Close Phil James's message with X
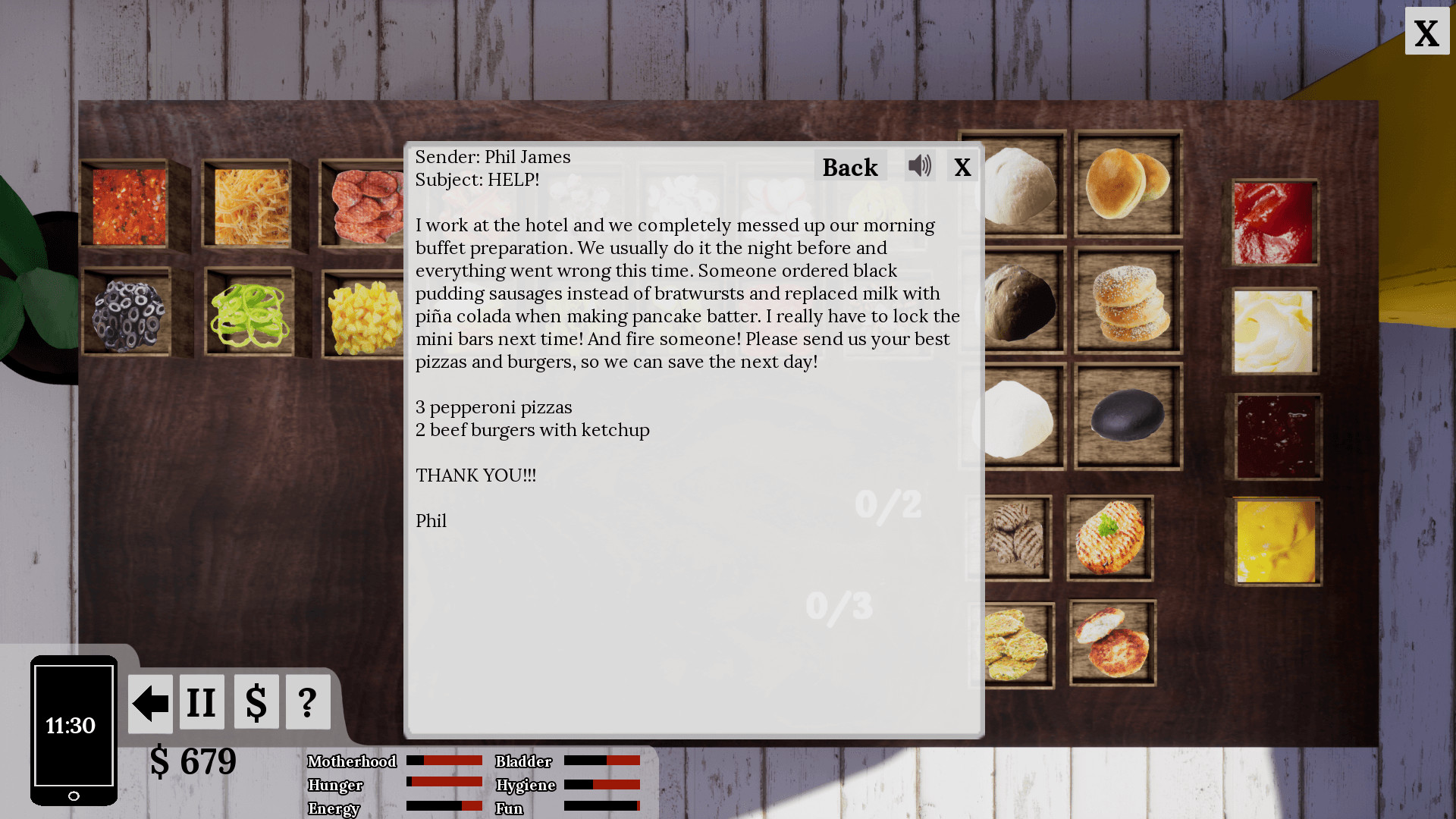 tap(962, 167)
